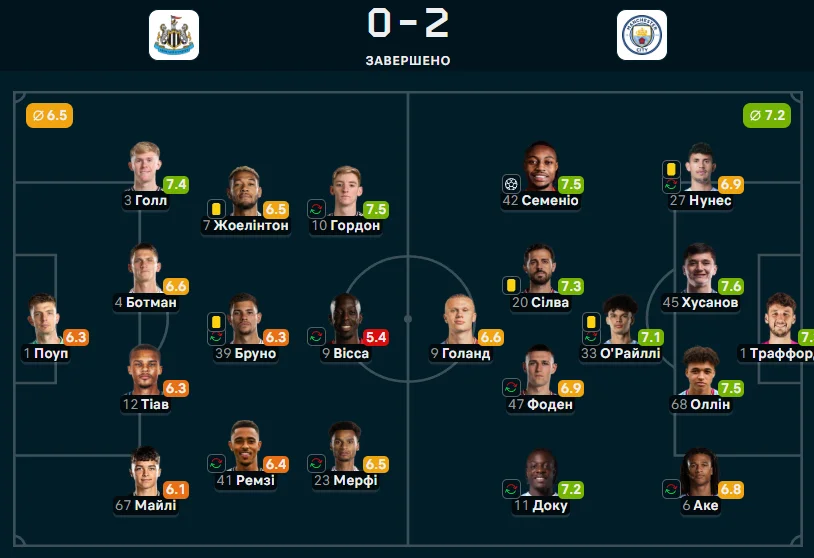
Task: Open the Manchester City team crest
Action: click(641, 35)
